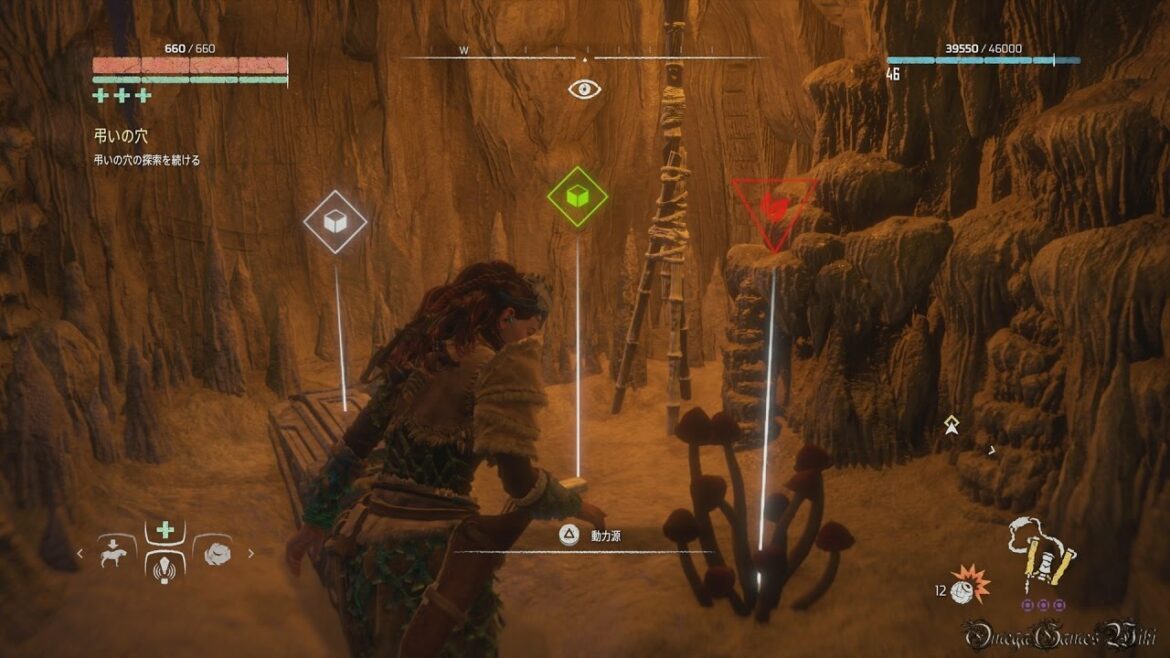The image size is (1170, 658).
Task: Click the orange waypoint arrow marker
Action: [x=952, y=425]
